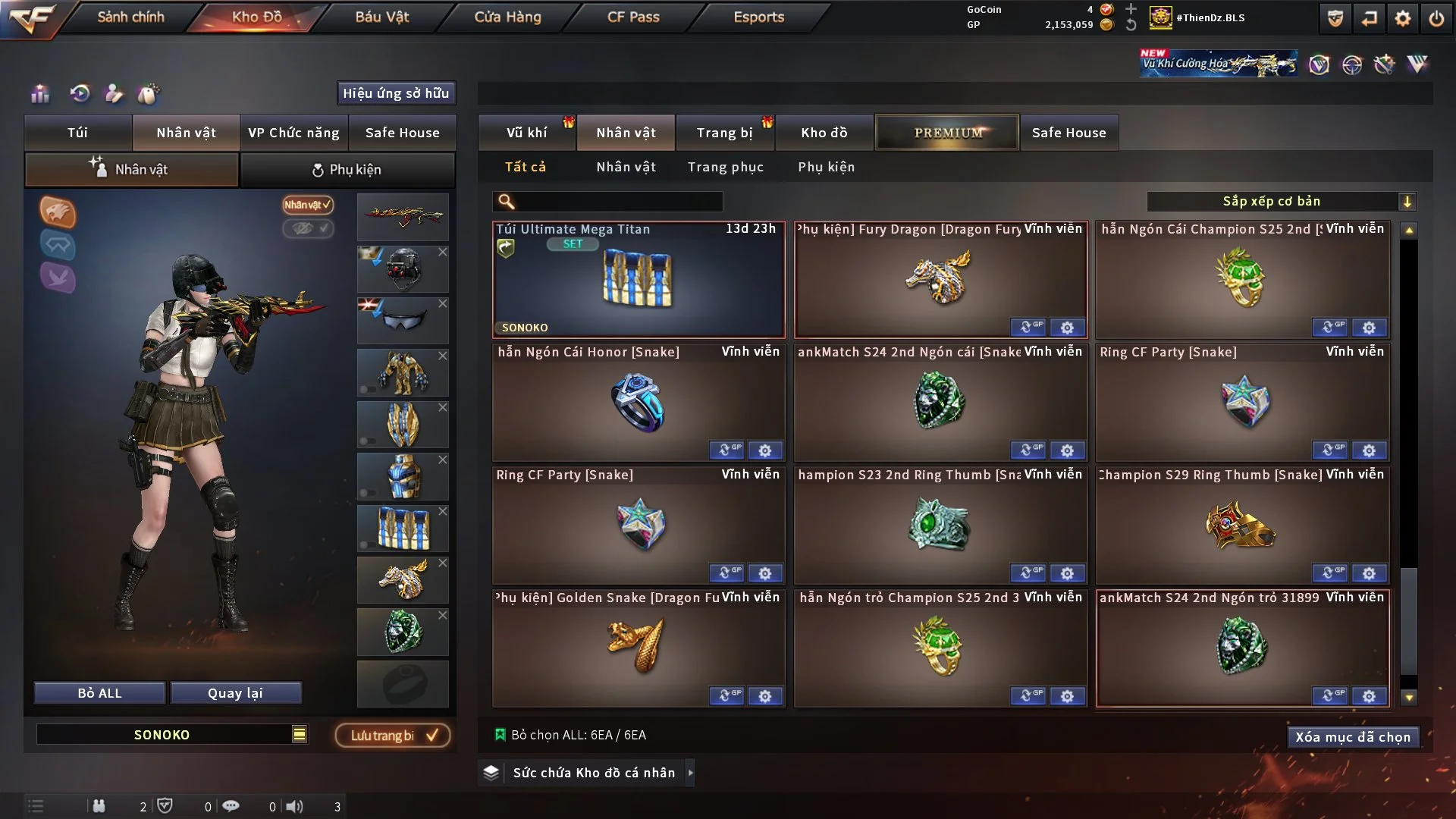Switch to the Vũ khí inventory tab
The image size is (1456, 819).
click(x=526, y=133)
